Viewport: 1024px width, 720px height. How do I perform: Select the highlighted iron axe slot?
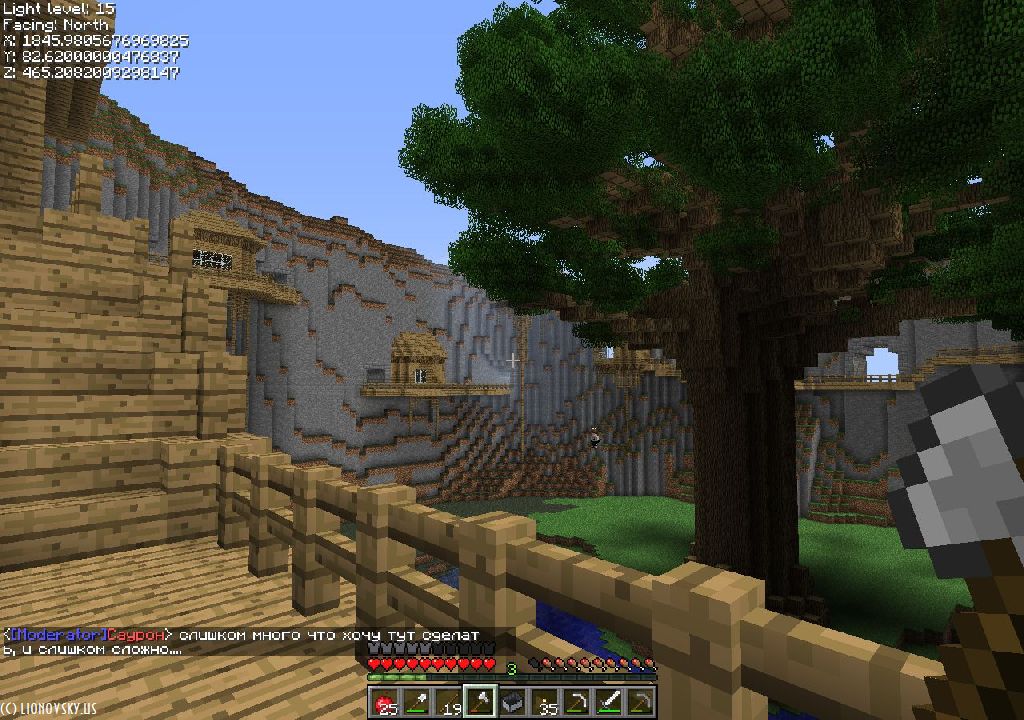click(x=481, y=703)
